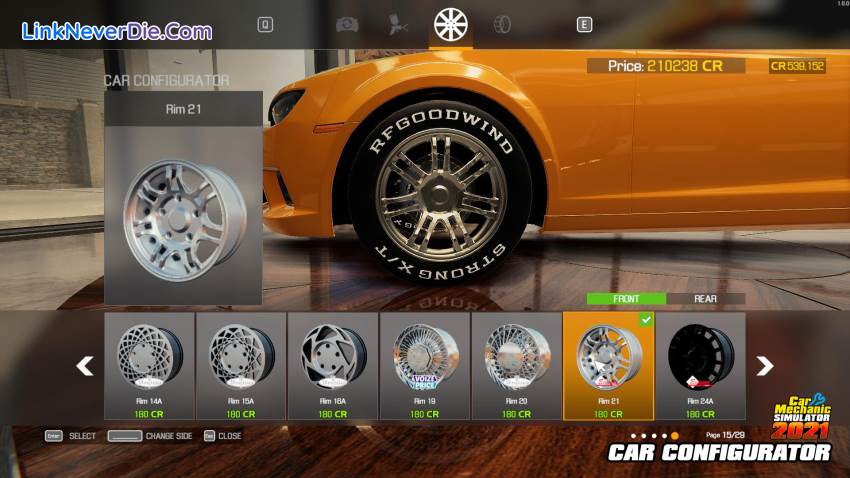This screenshot has width=850, height=478.
Task: Open the paint spray gun category
Action: coord(398,24)
